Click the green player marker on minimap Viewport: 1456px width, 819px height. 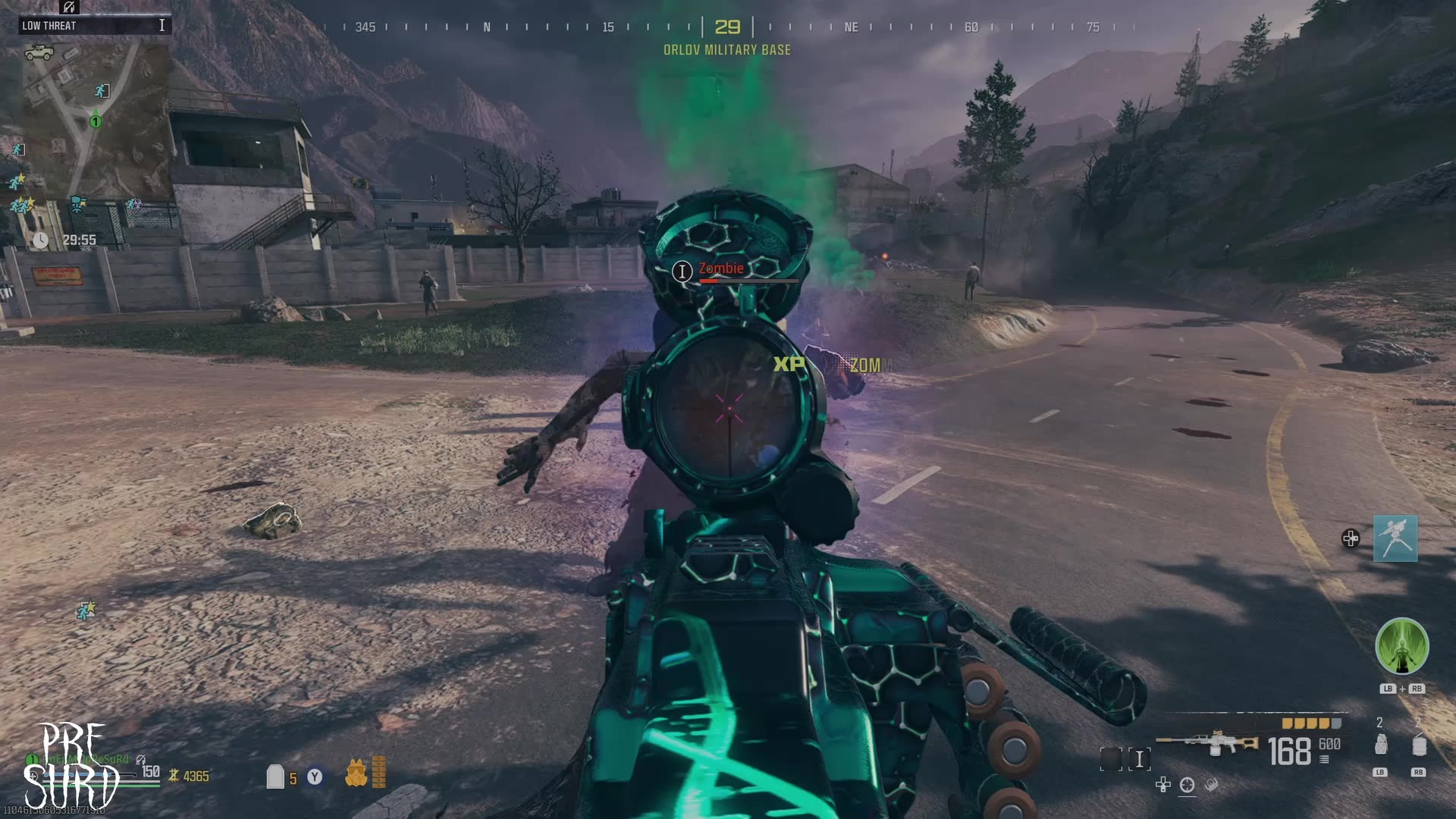tap(96, 121)
